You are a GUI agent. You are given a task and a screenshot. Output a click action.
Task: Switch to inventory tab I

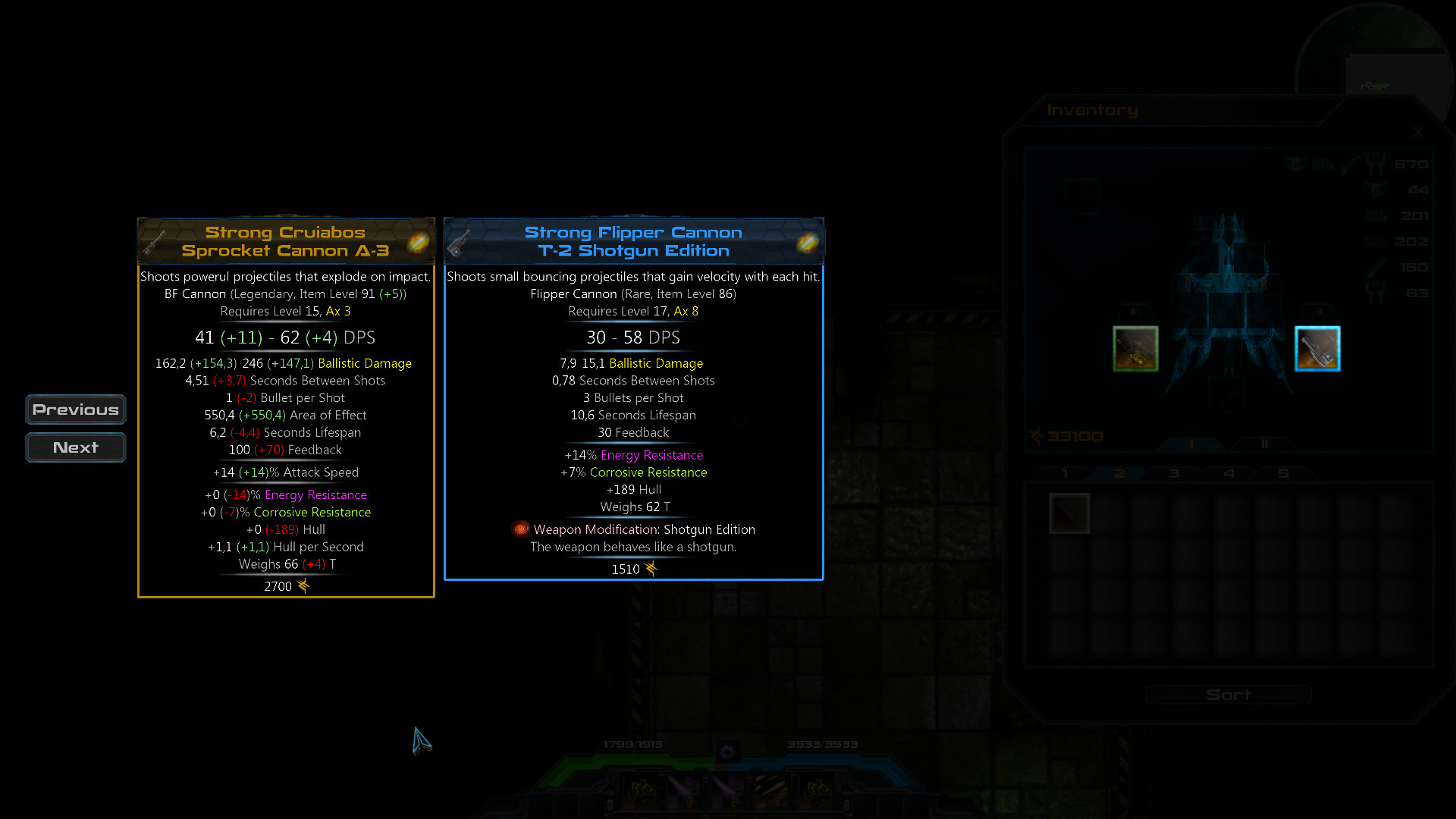[1191, 443]
